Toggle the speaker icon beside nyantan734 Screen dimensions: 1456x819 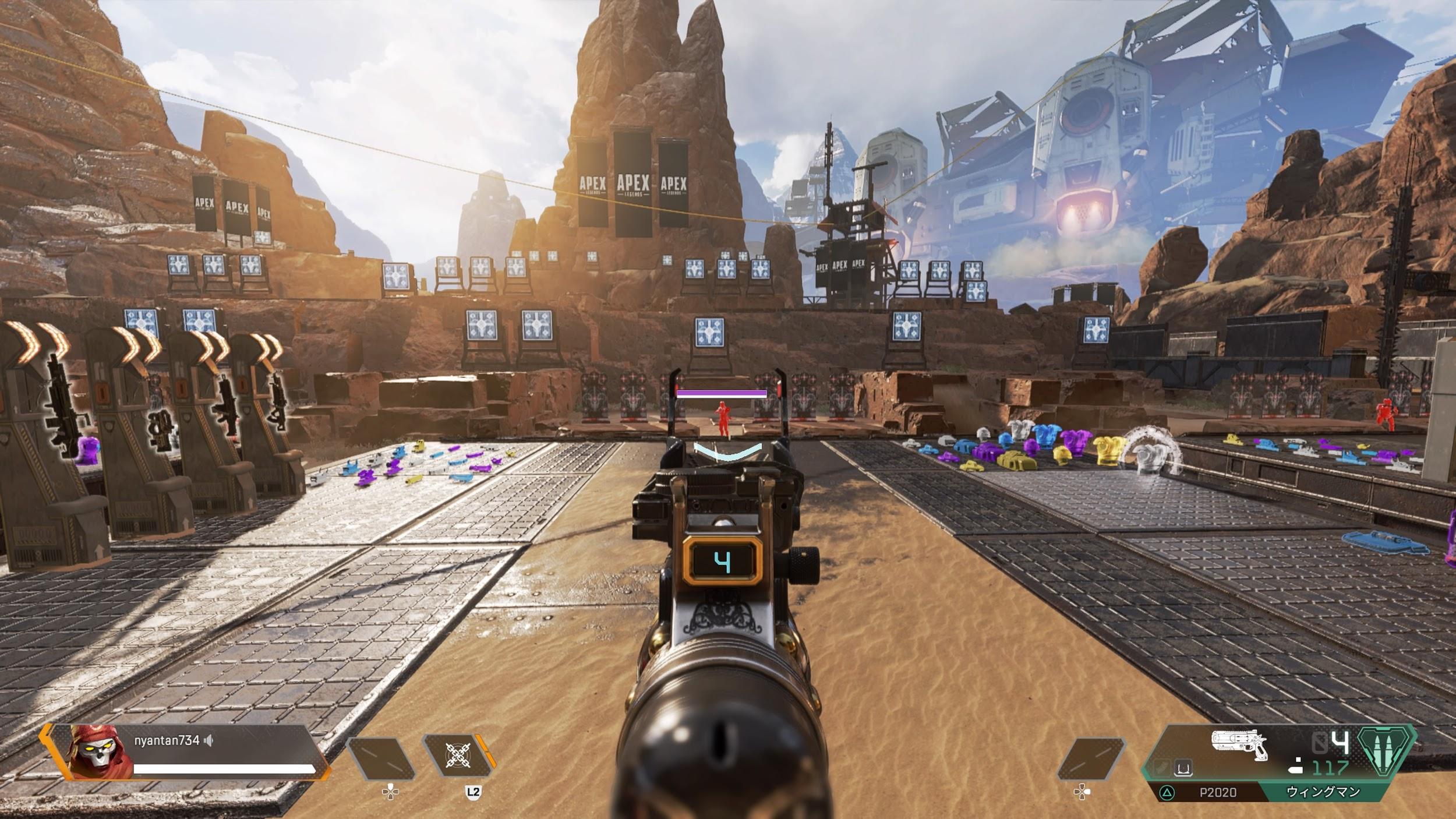click(x=209, y=740)
